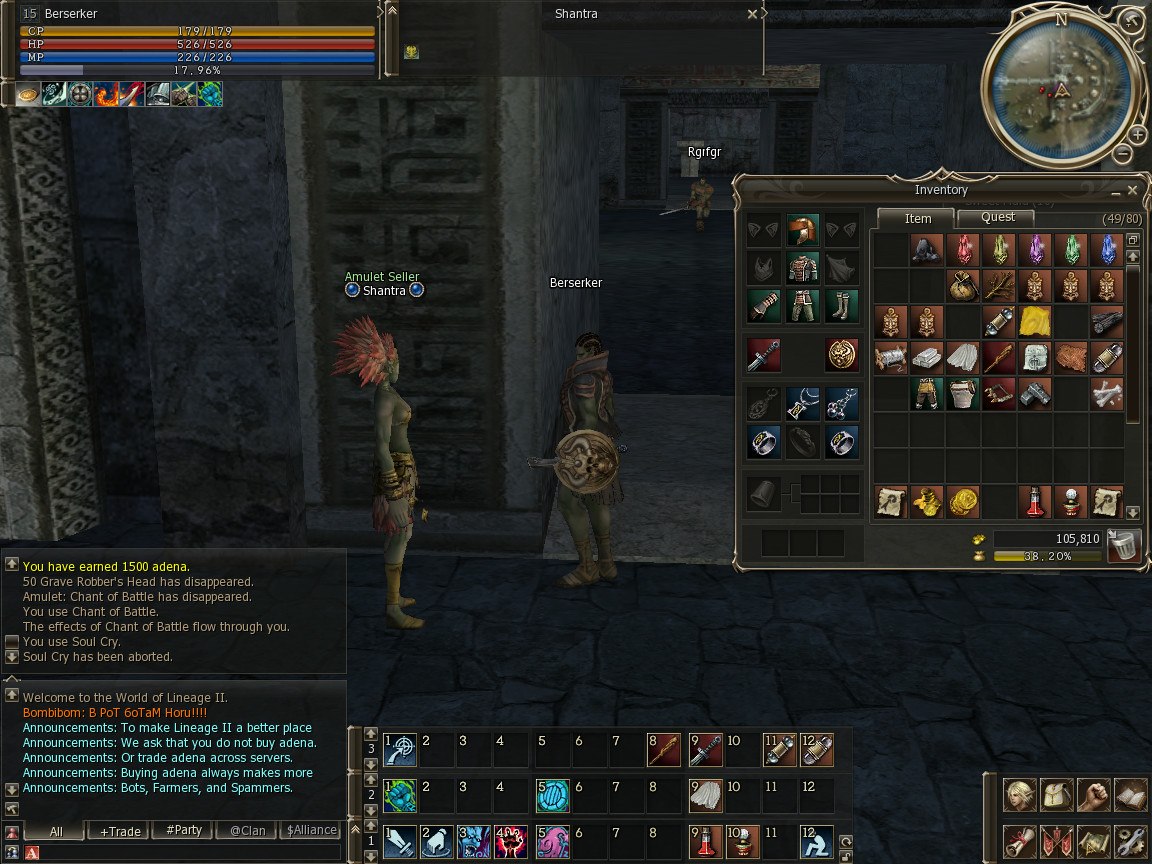Switch to the Quest tab in Inventory
The width and height of the screenshot is (1152, 864).
click(x=996, y=217)
